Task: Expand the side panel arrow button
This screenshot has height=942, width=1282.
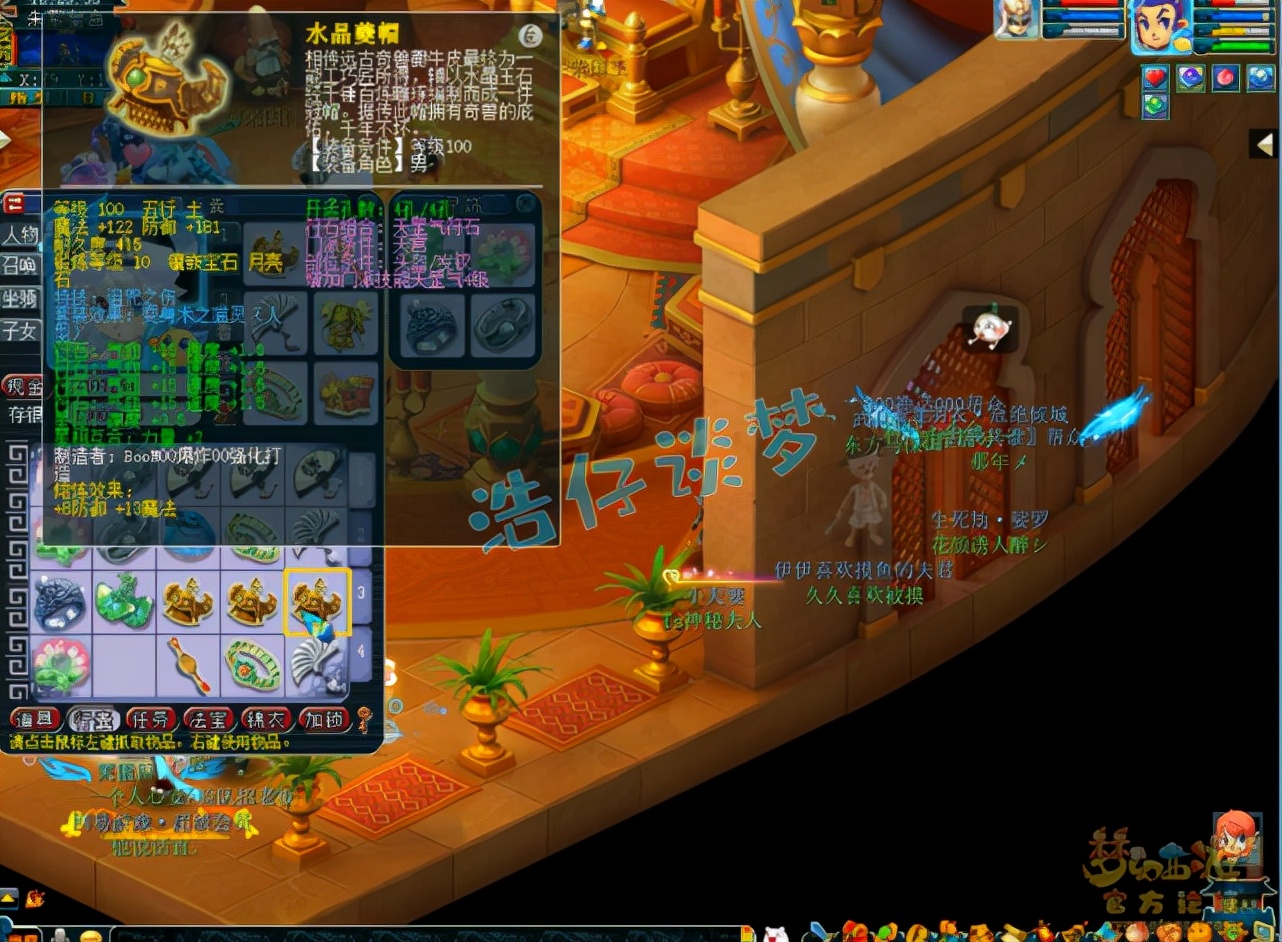Action: tap(1265, 145)
